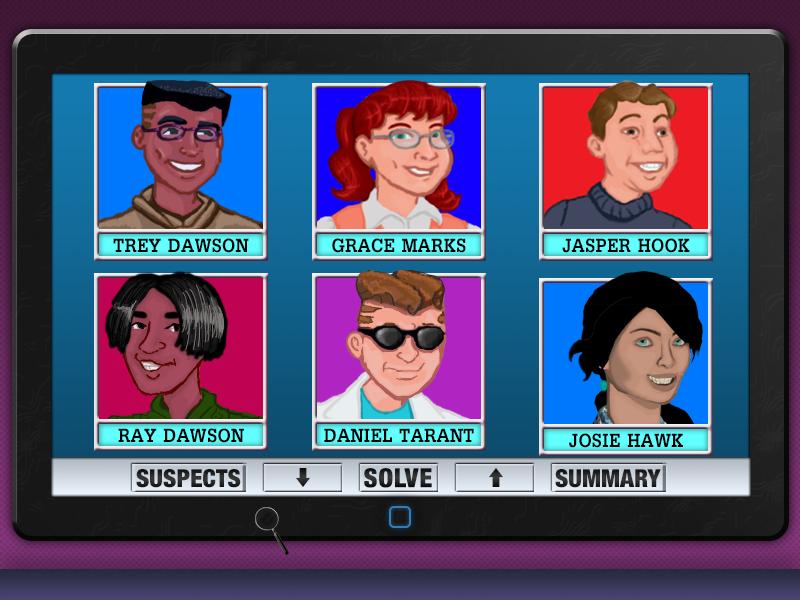The image size is (800, 600).
Task: Tap the tablet's blue home button
Action: tap(399, 517)
